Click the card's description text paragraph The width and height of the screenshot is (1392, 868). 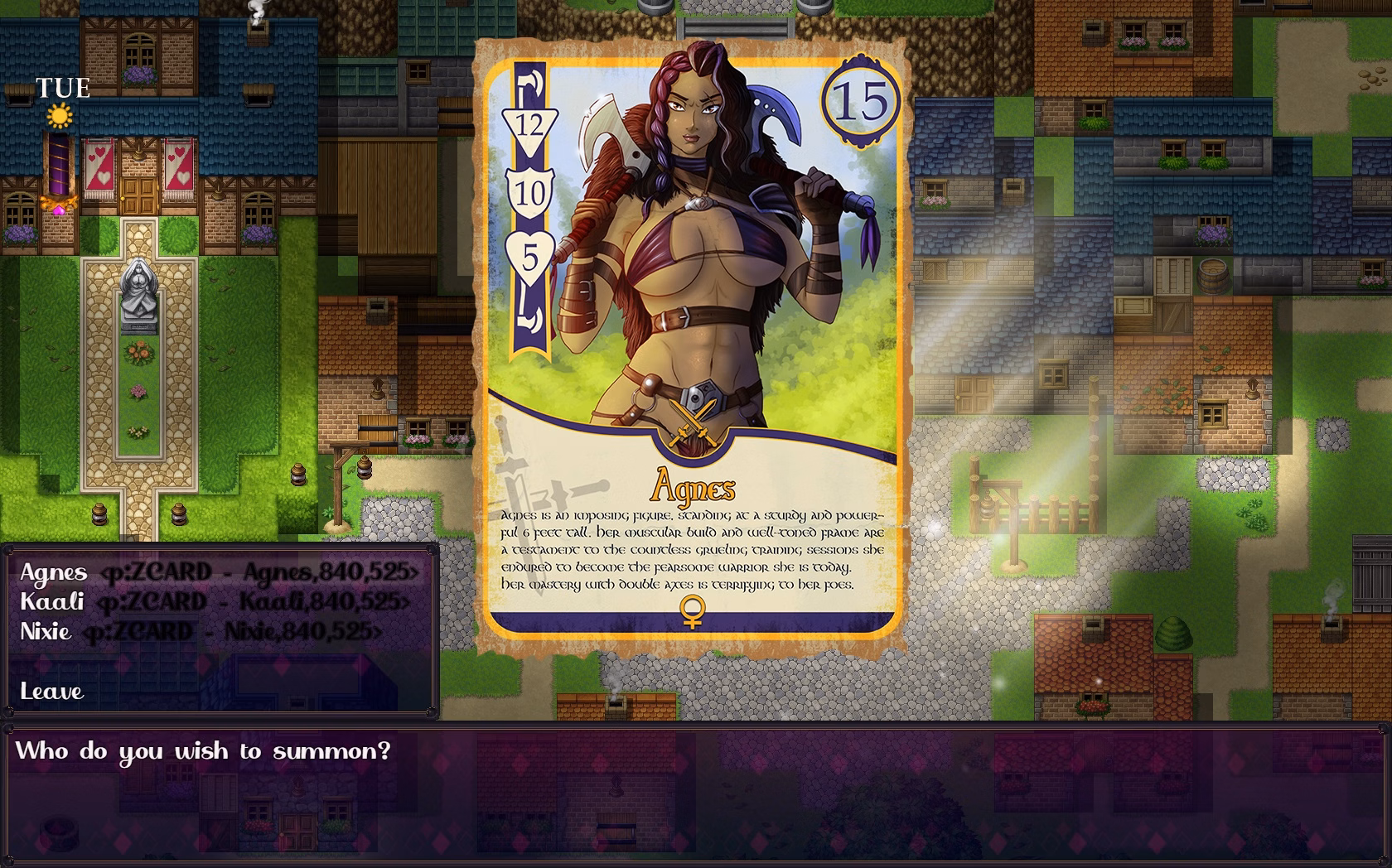click(694, 551)
